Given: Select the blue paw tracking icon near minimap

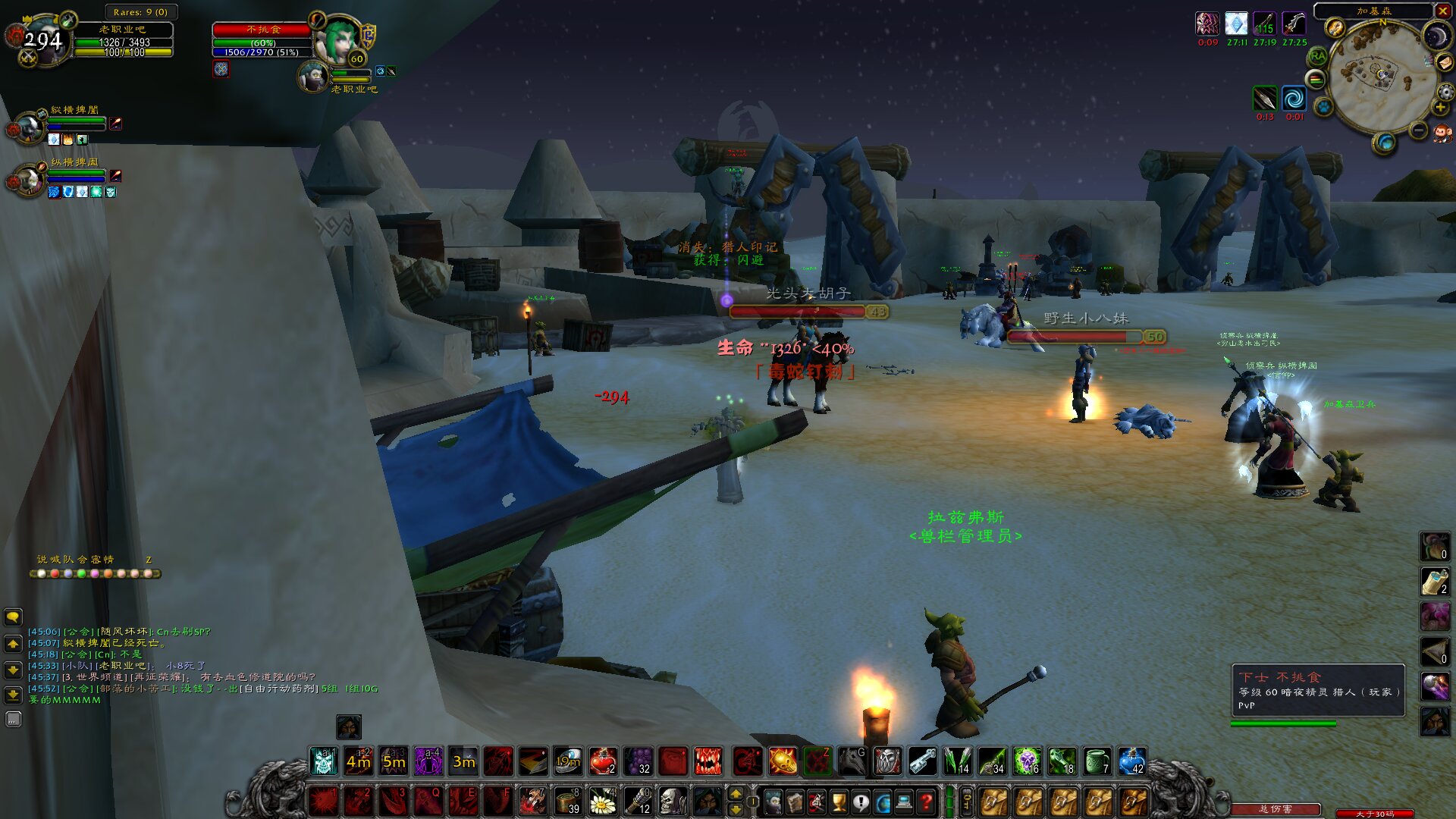Looking at the screenshot, I should (x=1323, y=107).
